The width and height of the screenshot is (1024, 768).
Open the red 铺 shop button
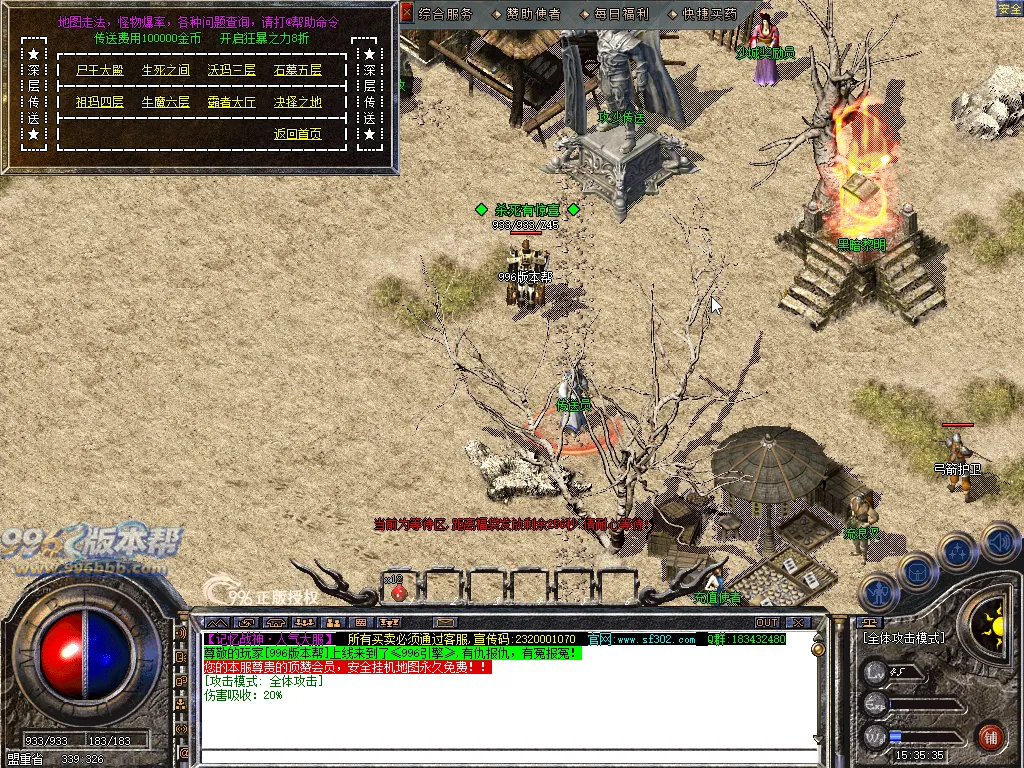(990, 736)
